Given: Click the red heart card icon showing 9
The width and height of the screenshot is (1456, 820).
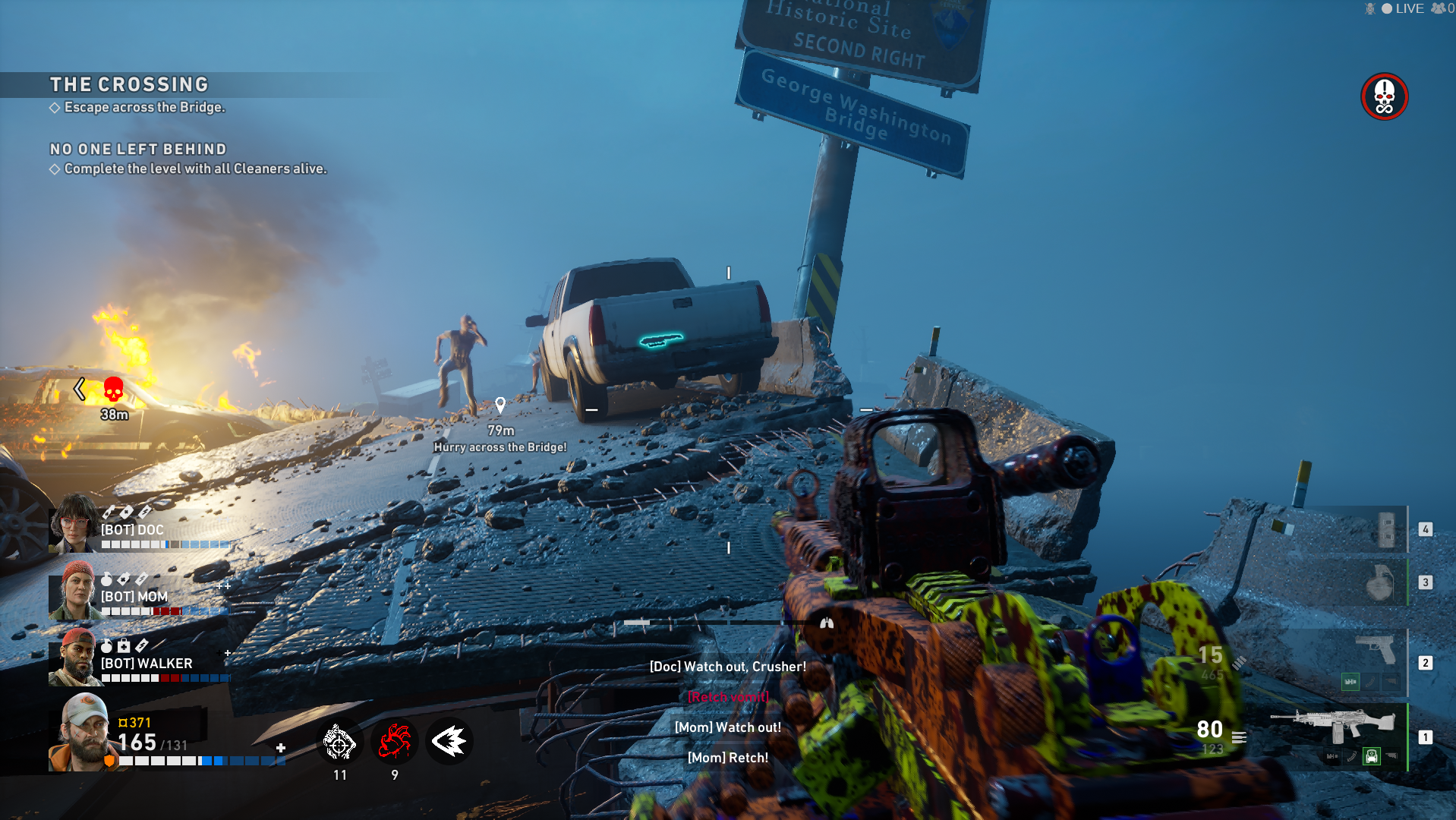Looking at the screenshot, I should (x=395, y=742).
